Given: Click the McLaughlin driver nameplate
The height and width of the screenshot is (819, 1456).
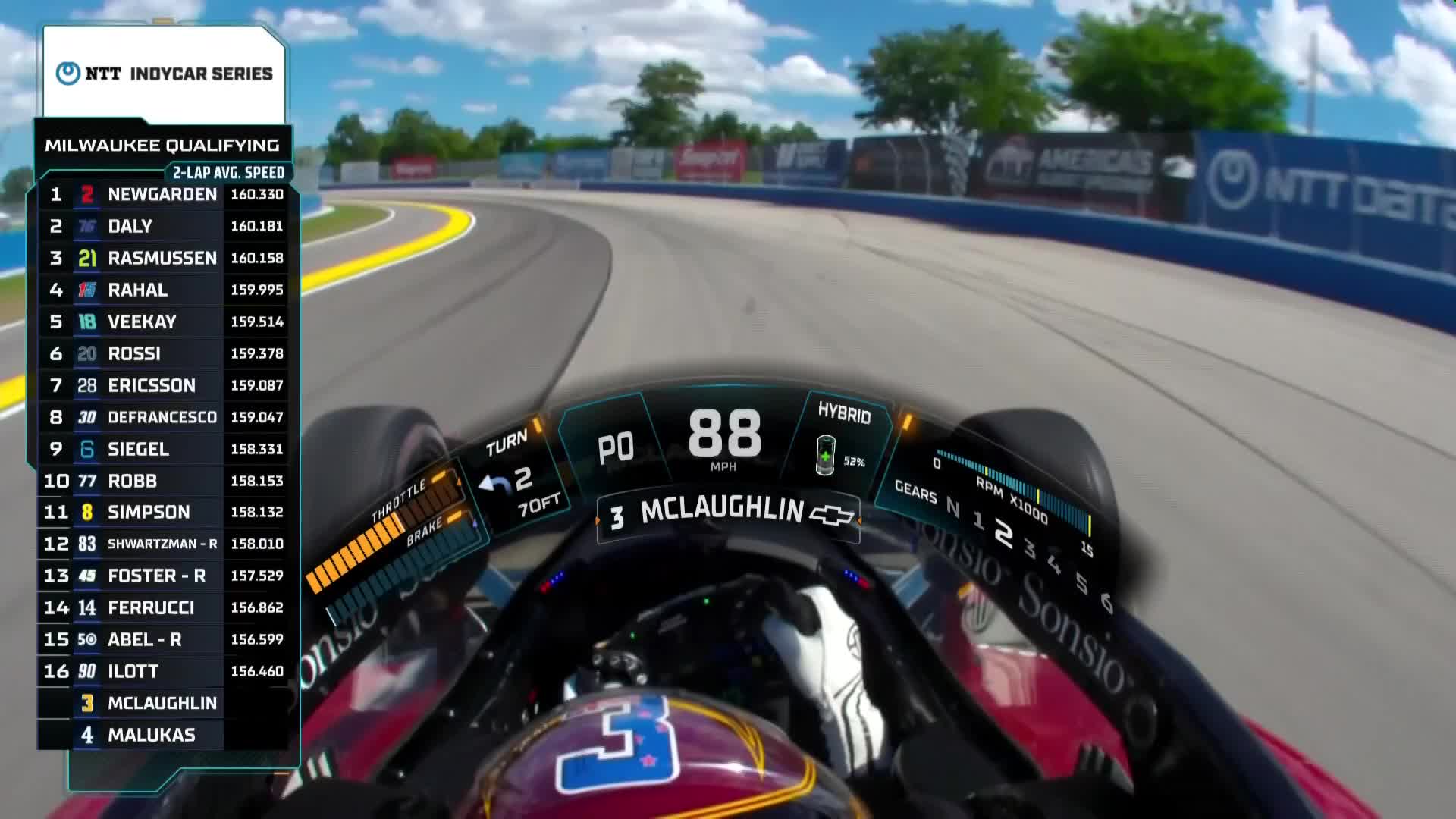Looking at the screenshot, I should click(720, 511).
